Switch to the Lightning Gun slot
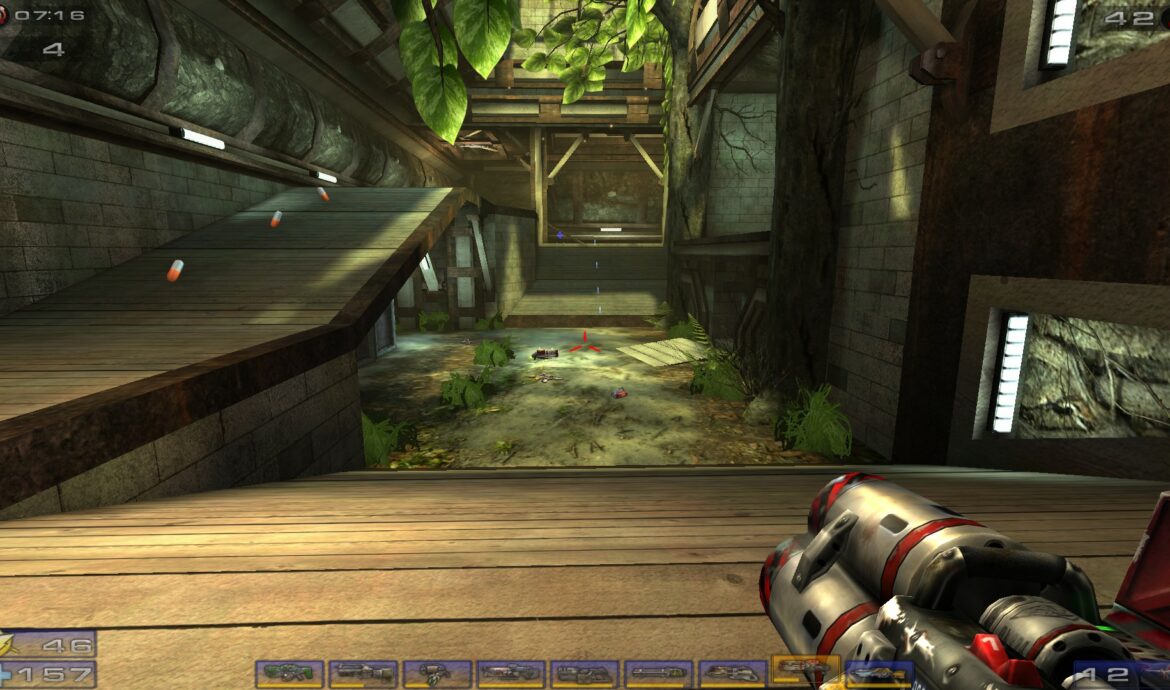Image resolution: width=1170 pixels, height=690 pixels. point(879,675)
